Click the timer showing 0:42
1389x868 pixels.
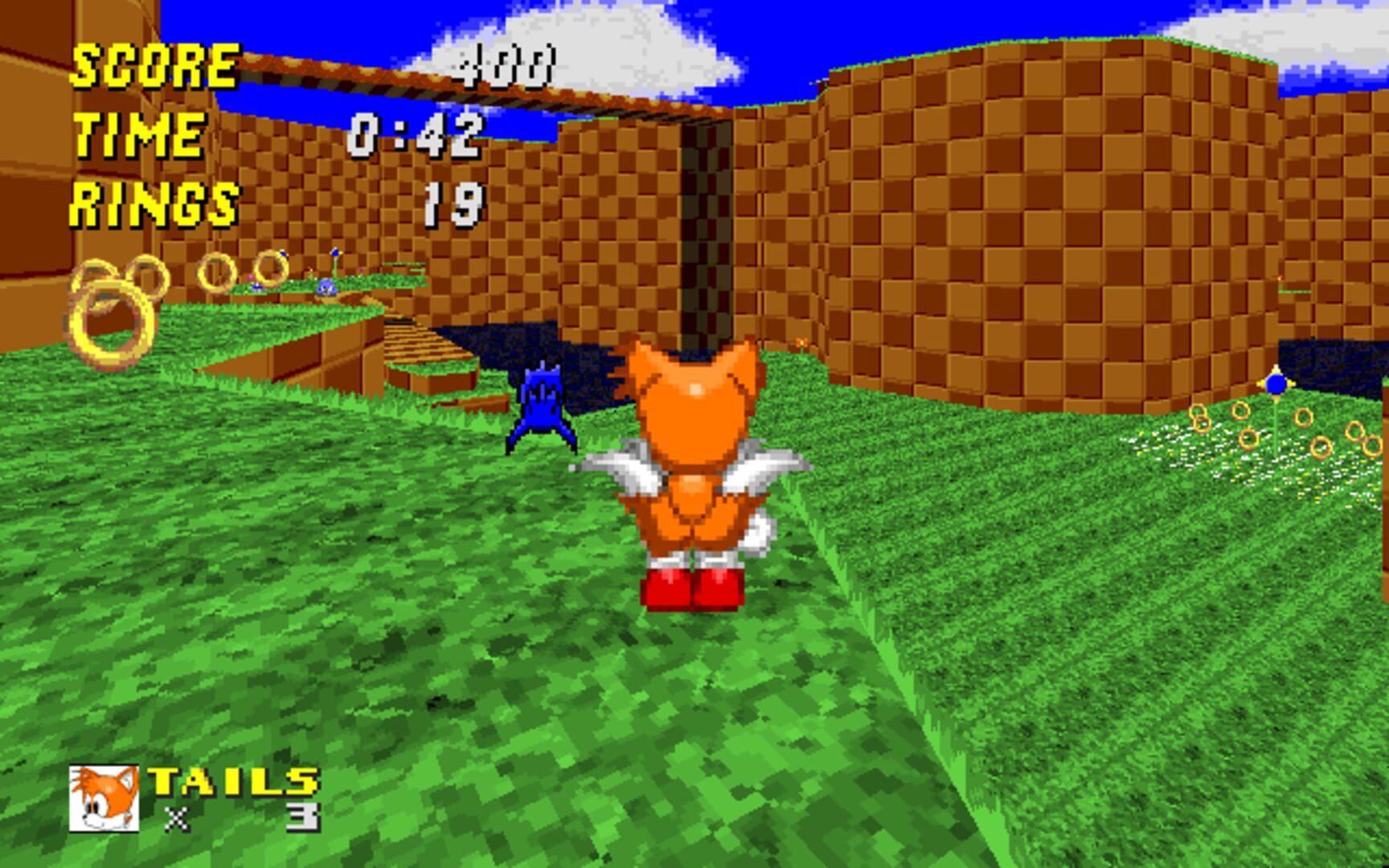pos(418,137)
